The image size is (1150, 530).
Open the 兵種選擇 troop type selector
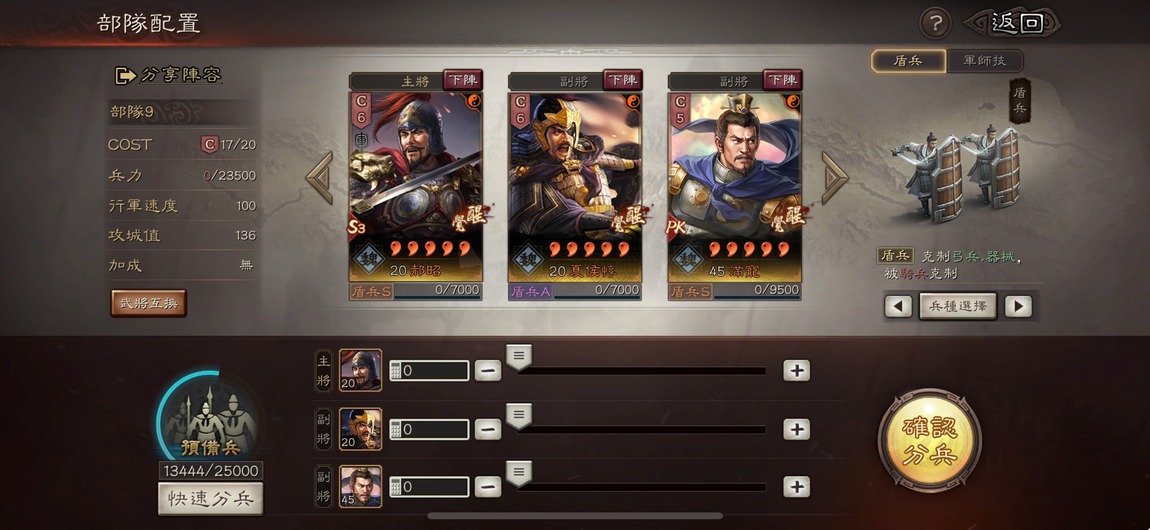958,306
